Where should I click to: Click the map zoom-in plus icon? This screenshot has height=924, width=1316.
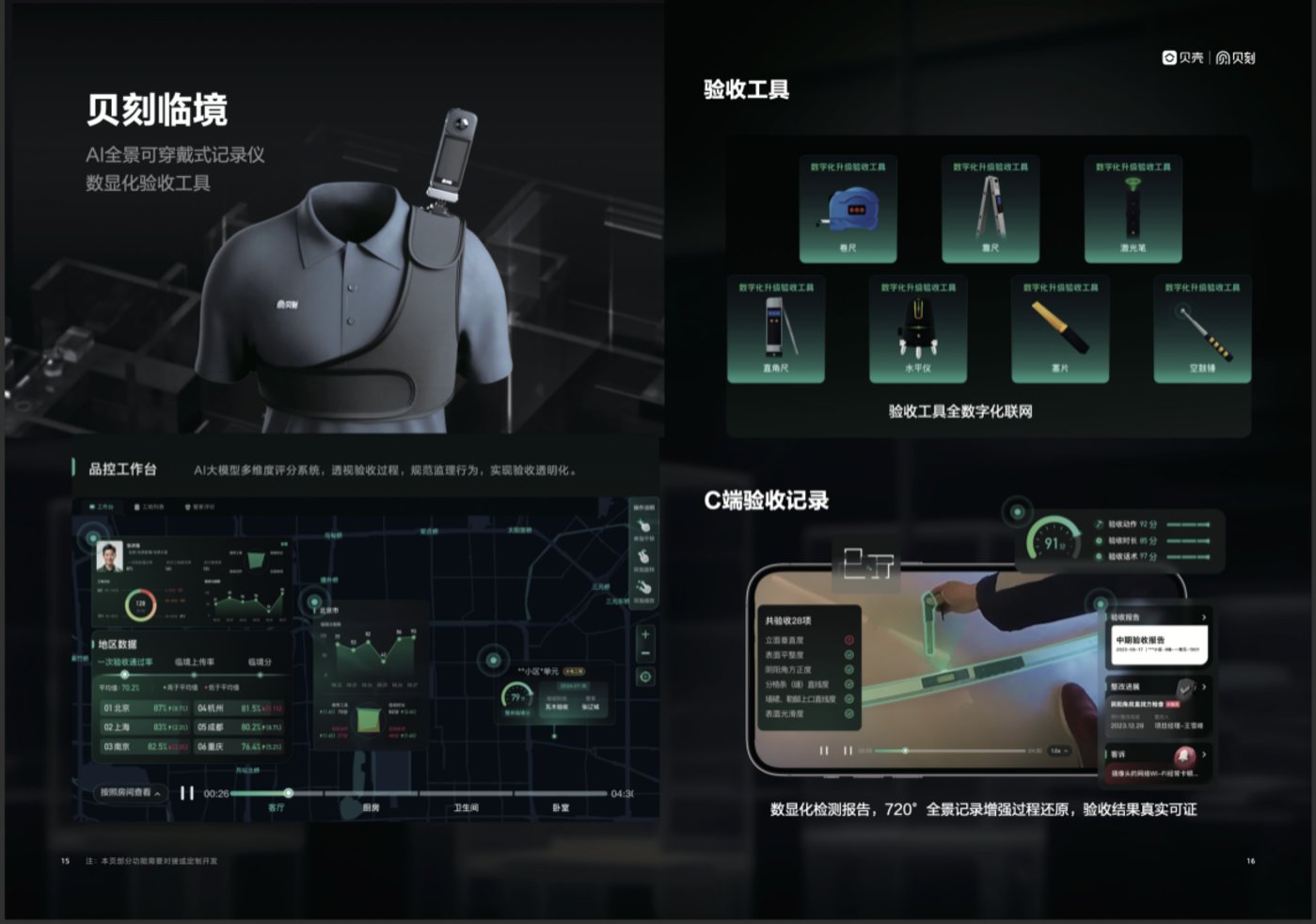coord(646,634)
